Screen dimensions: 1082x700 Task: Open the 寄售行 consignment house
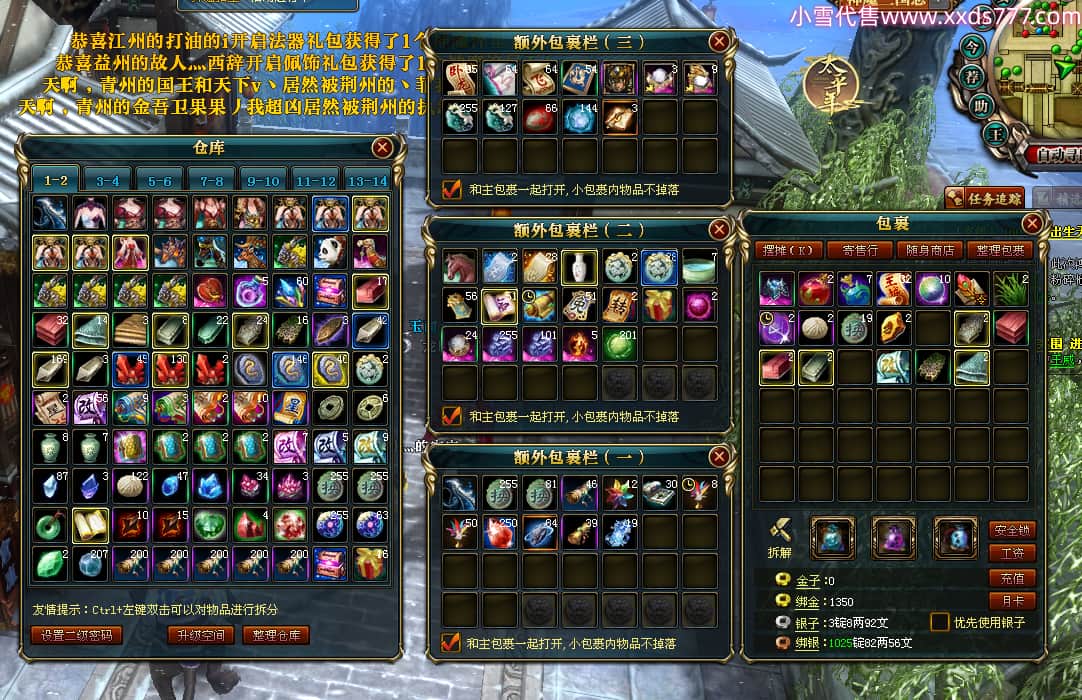click(x=860, y=250)
